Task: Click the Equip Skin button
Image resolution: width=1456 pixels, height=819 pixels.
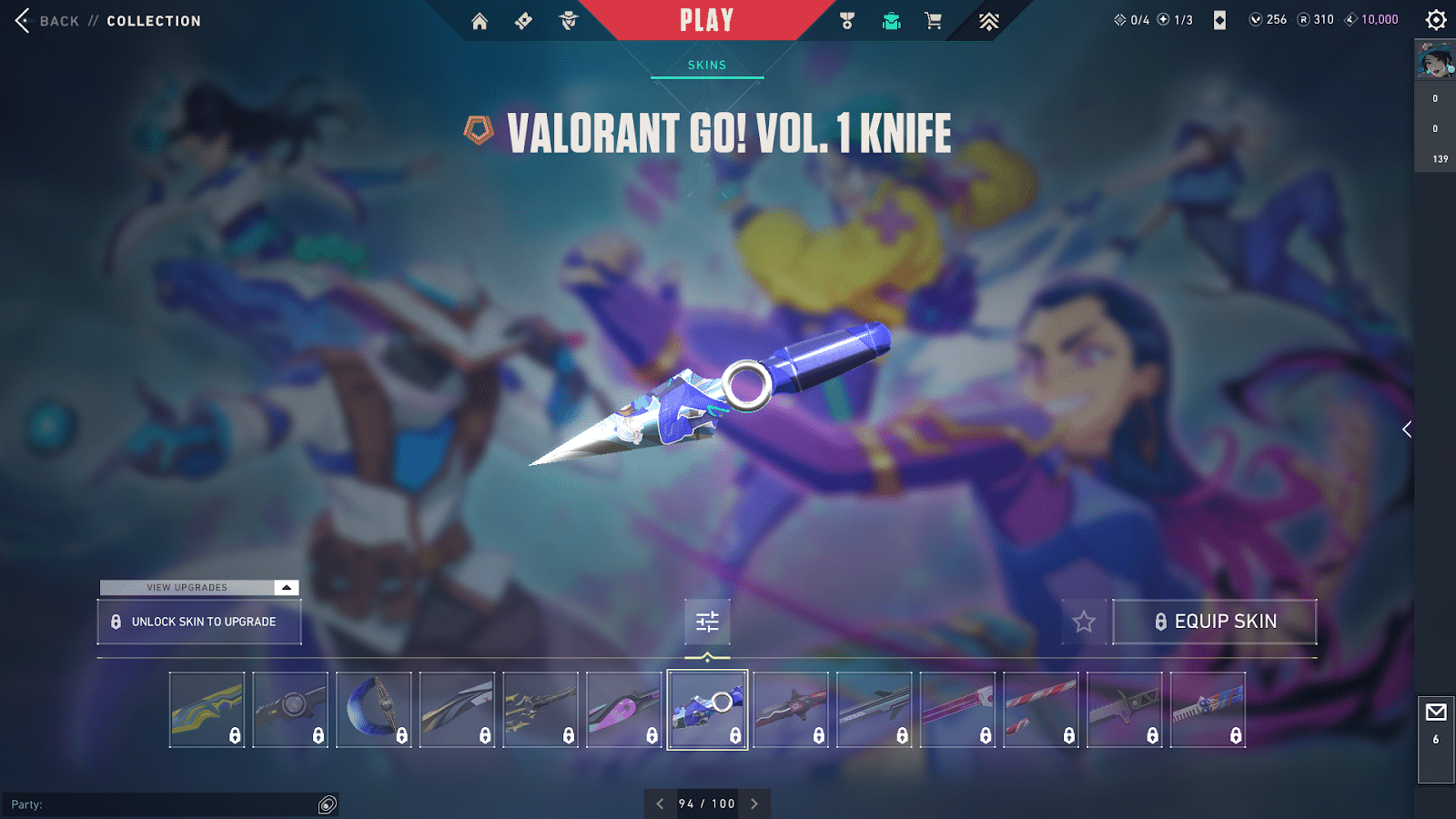Action: click(1215, 622)
